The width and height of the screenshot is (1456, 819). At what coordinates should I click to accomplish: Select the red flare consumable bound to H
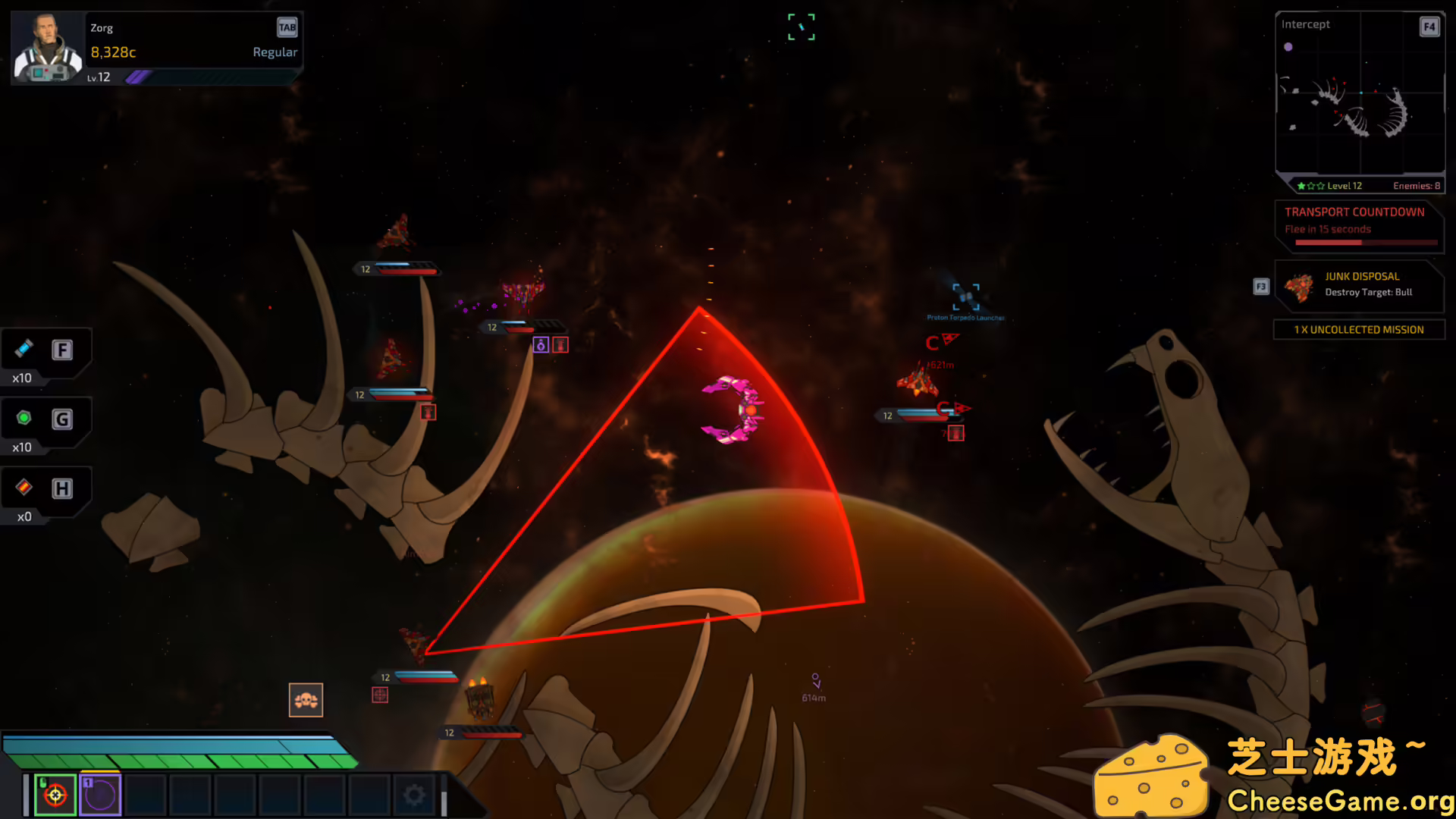pos(24,488)
